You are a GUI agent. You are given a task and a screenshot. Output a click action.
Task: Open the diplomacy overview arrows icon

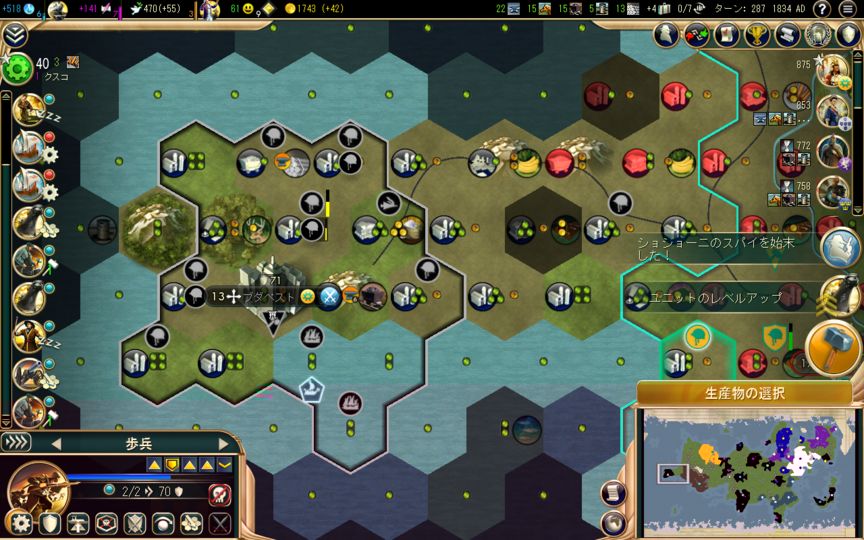point(696,35)
